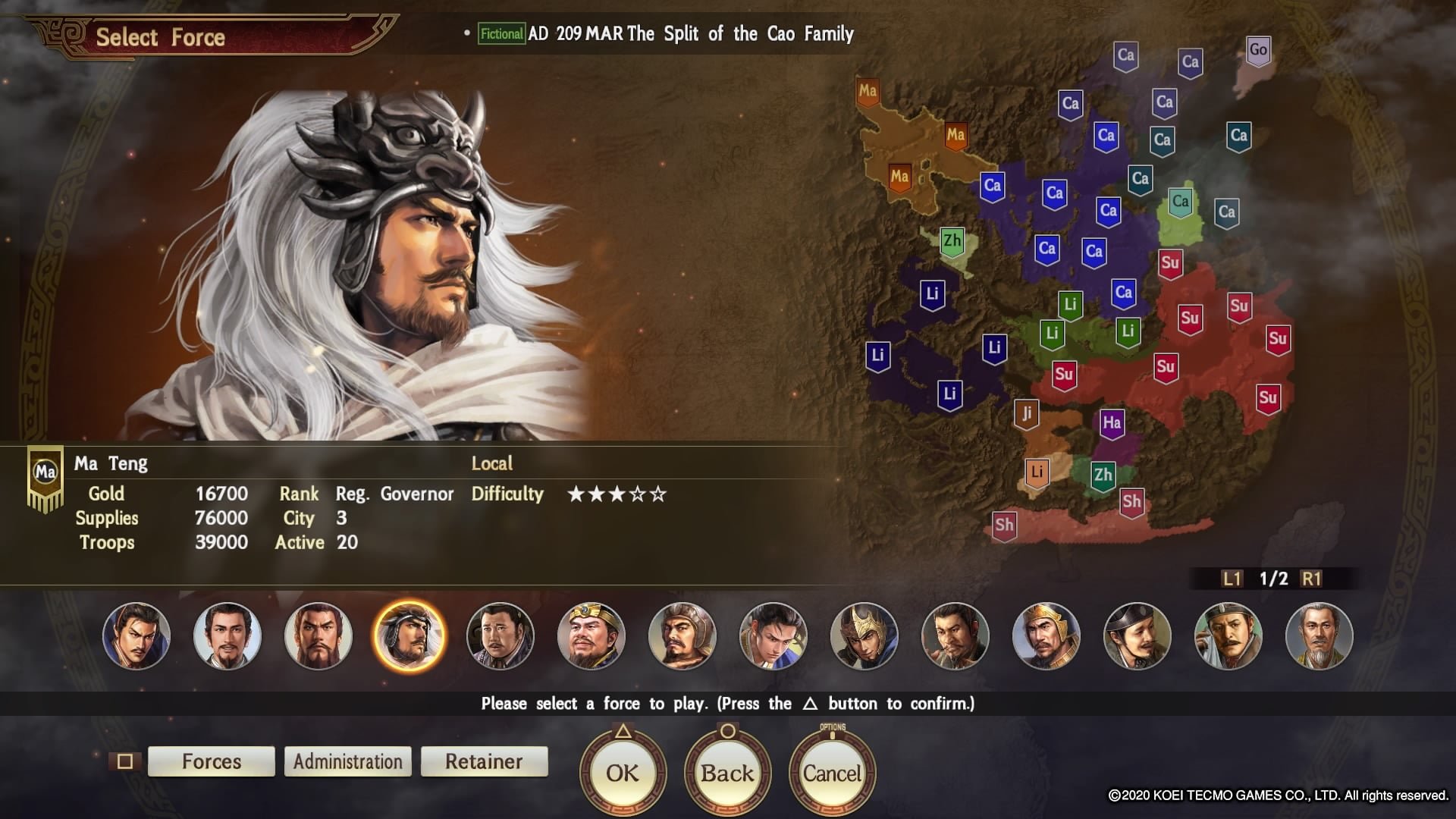The width and height of the screenshot is (1456, 819).
Task: Click the Go force flag on map
Action: point(1258,51)
